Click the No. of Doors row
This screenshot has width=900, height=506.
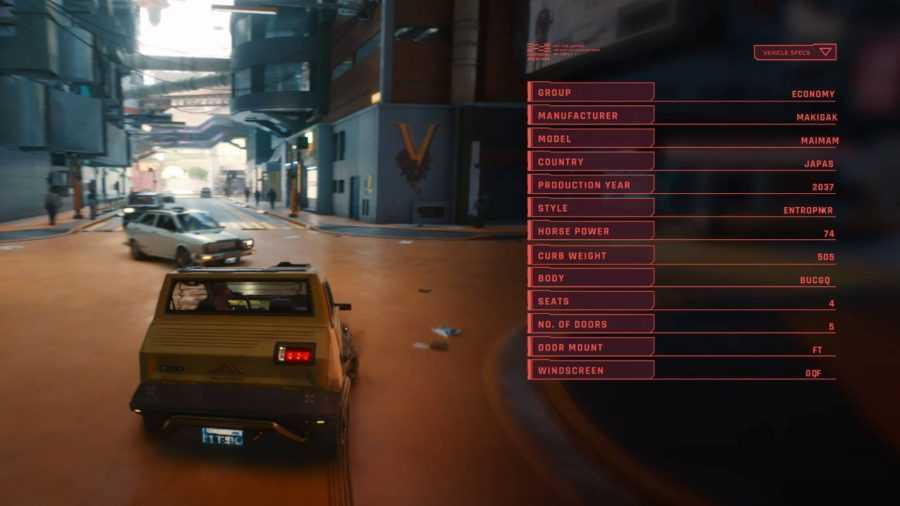point(590,324)
